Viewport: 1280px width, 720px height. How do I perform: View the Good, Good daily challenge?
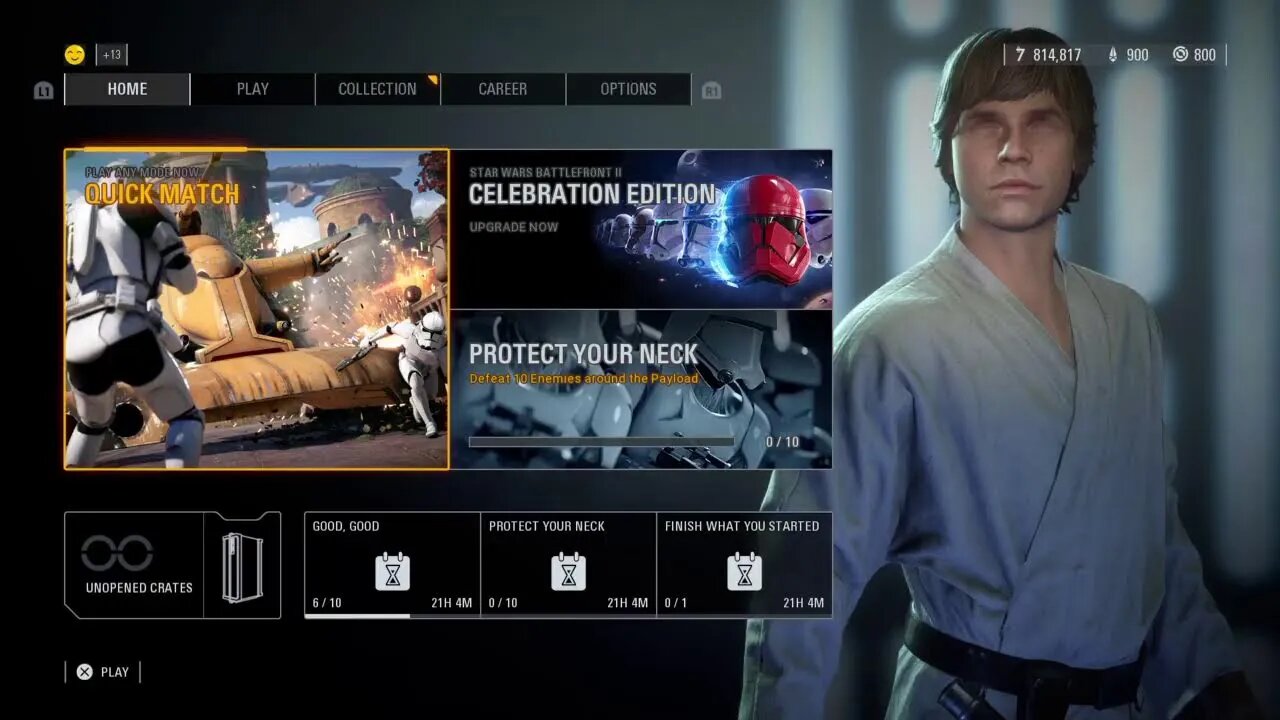(392, 565)
